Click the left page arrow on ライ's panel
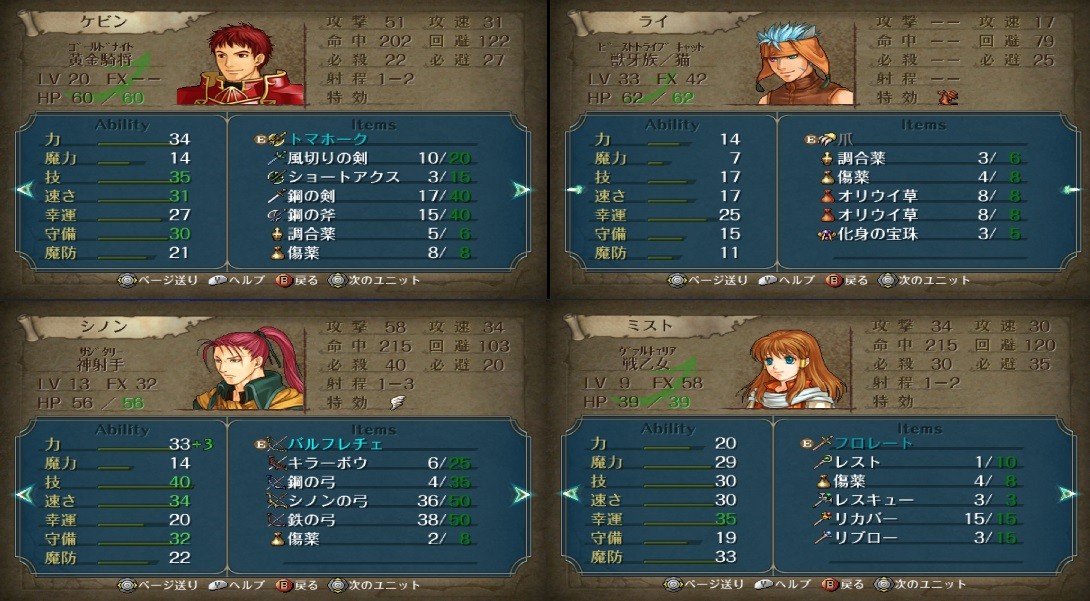The height and width of the screenshot is (601, 1090). (573, 189)
